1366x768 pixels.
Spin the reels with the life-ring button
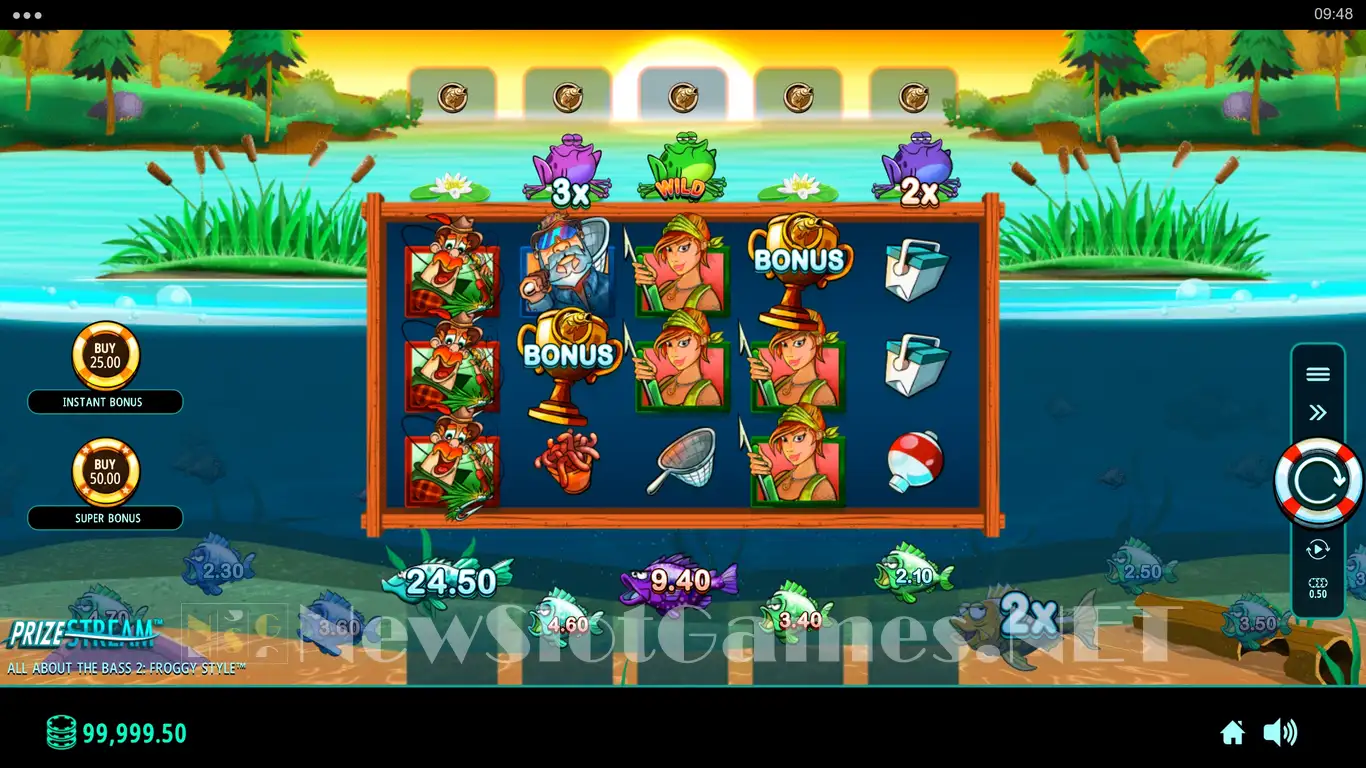1318,483
